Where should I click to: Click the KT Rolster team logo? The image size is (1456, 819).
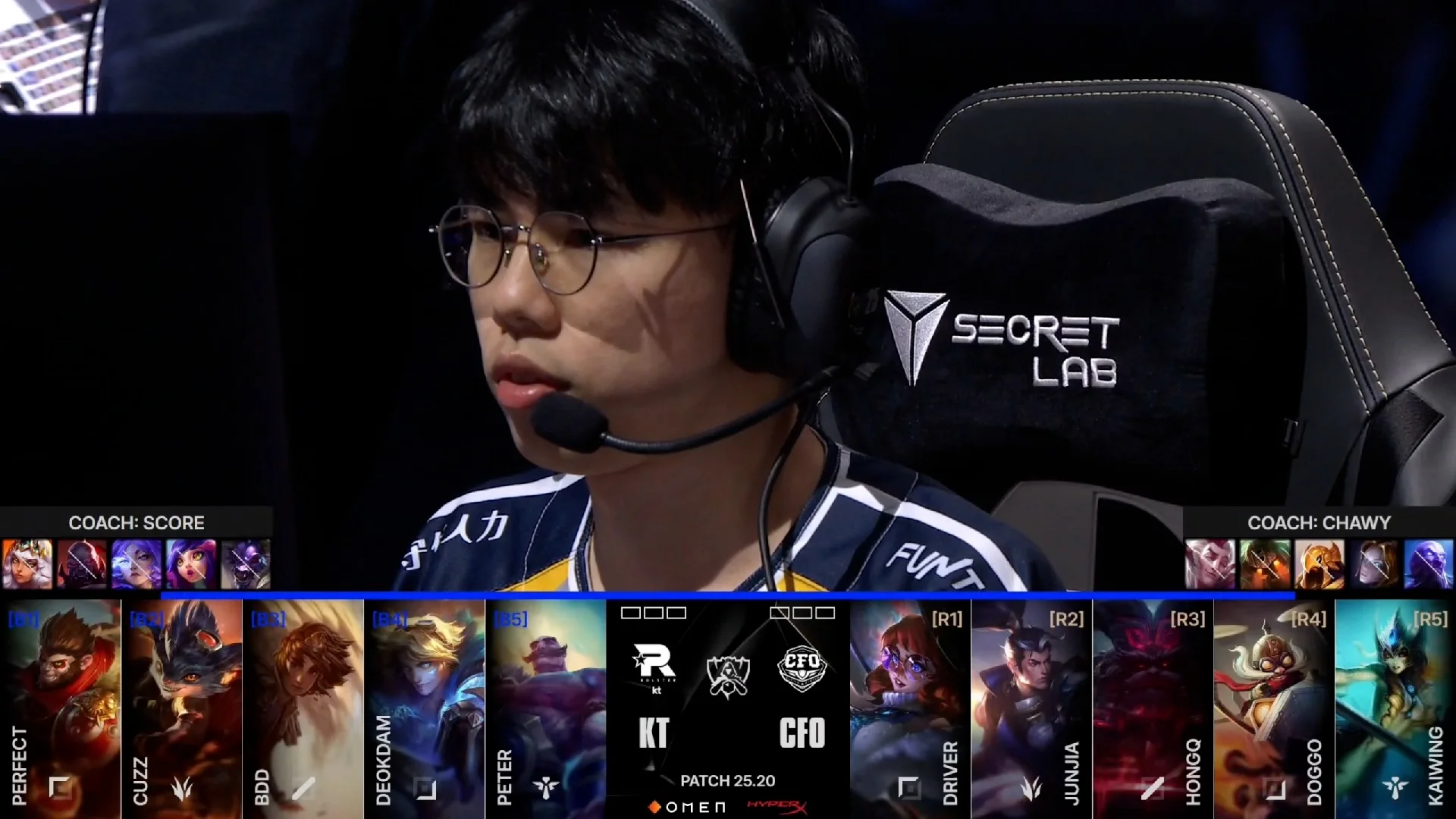coord(654,664)
